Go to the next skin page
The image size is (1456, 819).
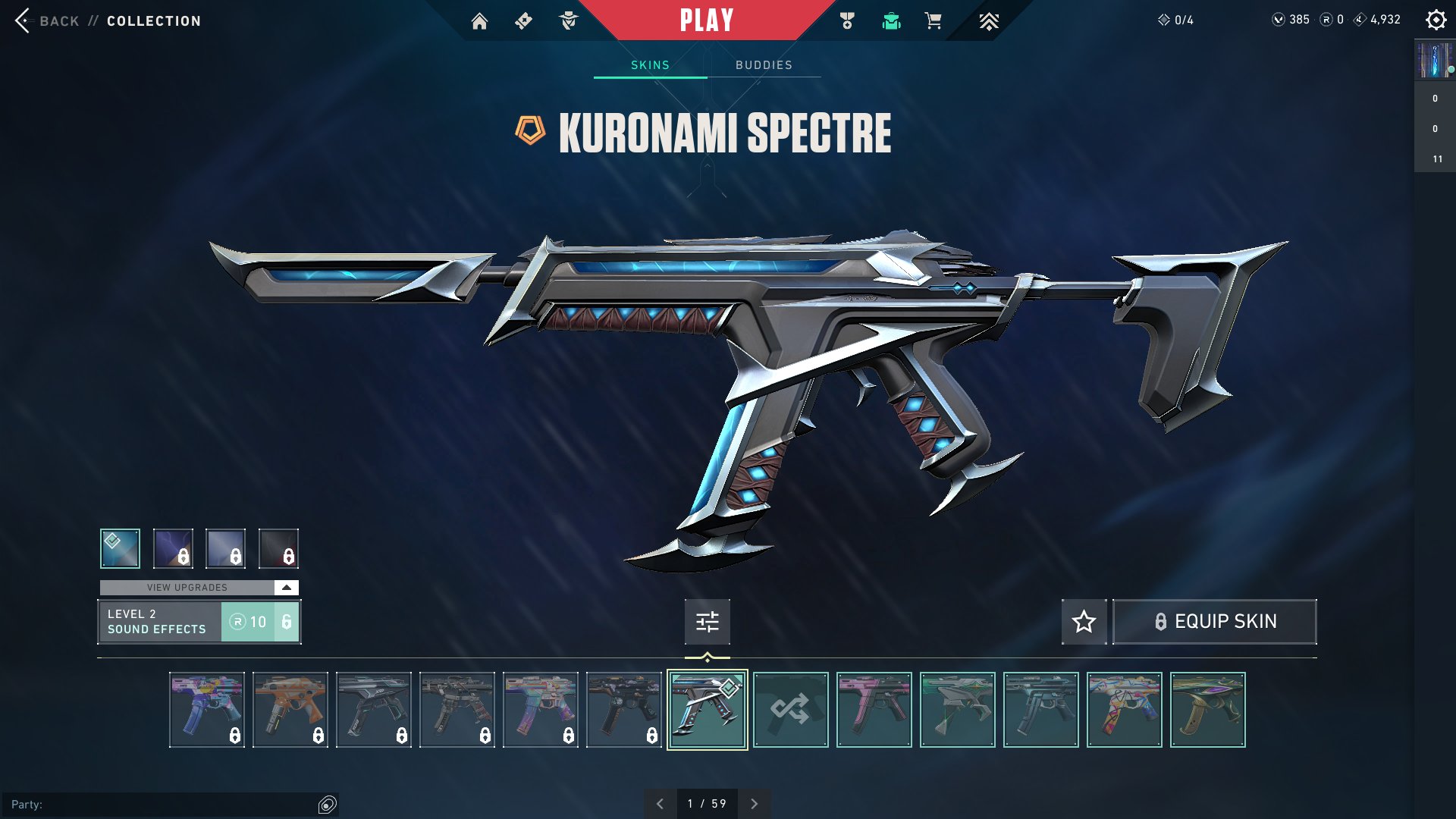coord(754,804)
